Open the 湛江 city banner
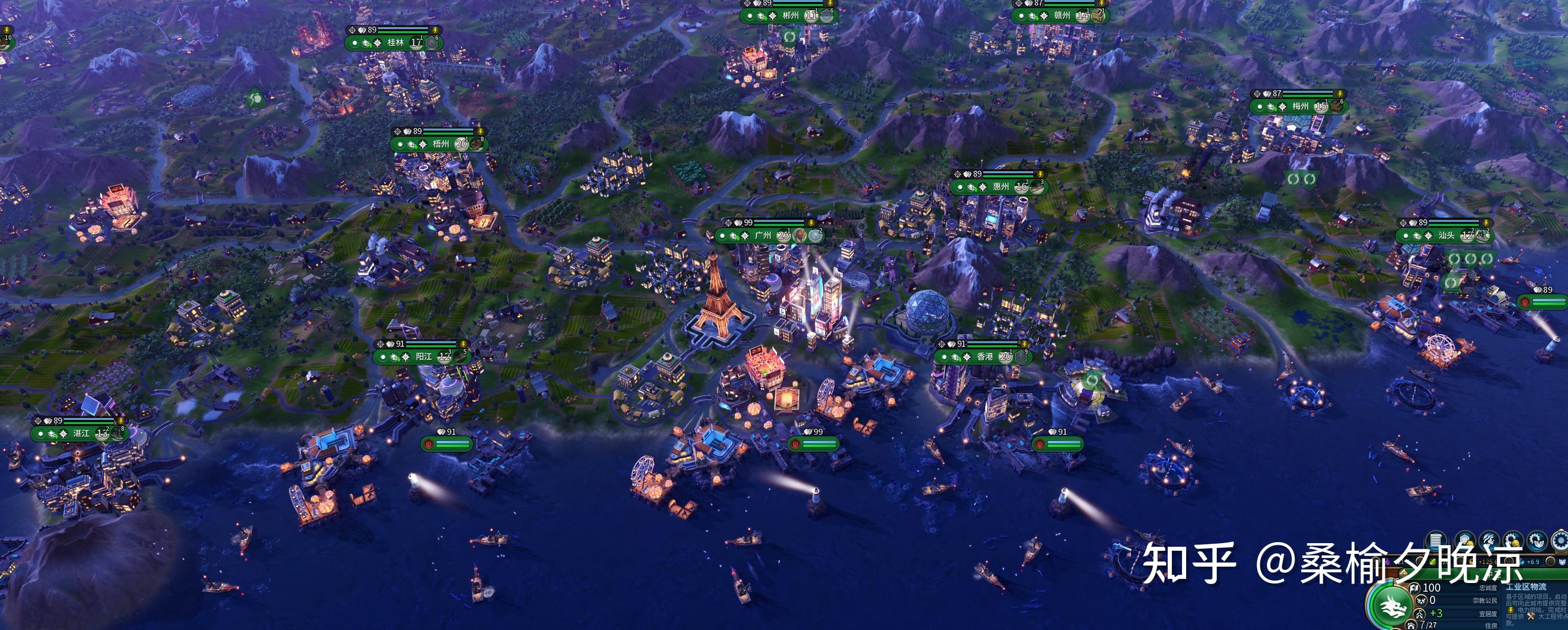 [81, 434]
